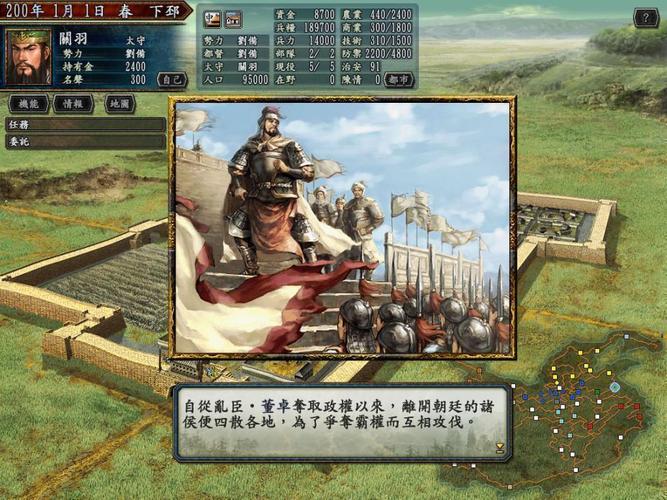Open the 情報 (Information) menu

pos(73,103)
